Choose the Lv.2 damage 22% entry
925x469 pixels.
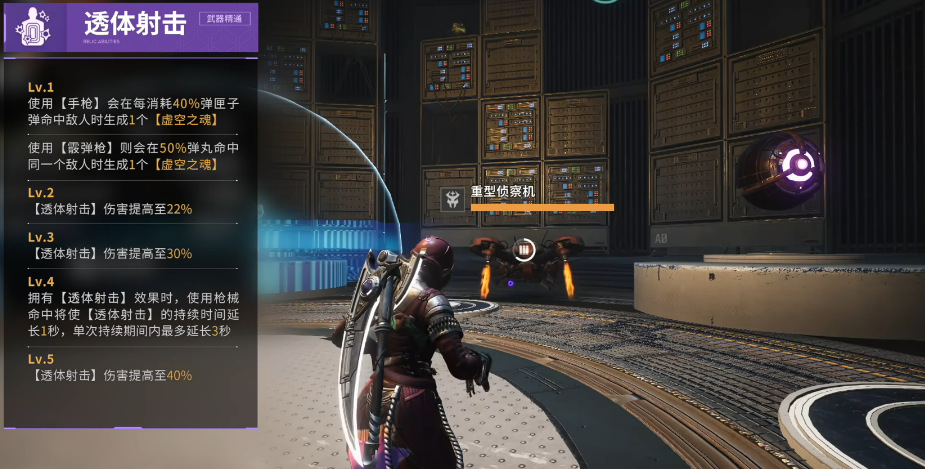click(133, 201)
